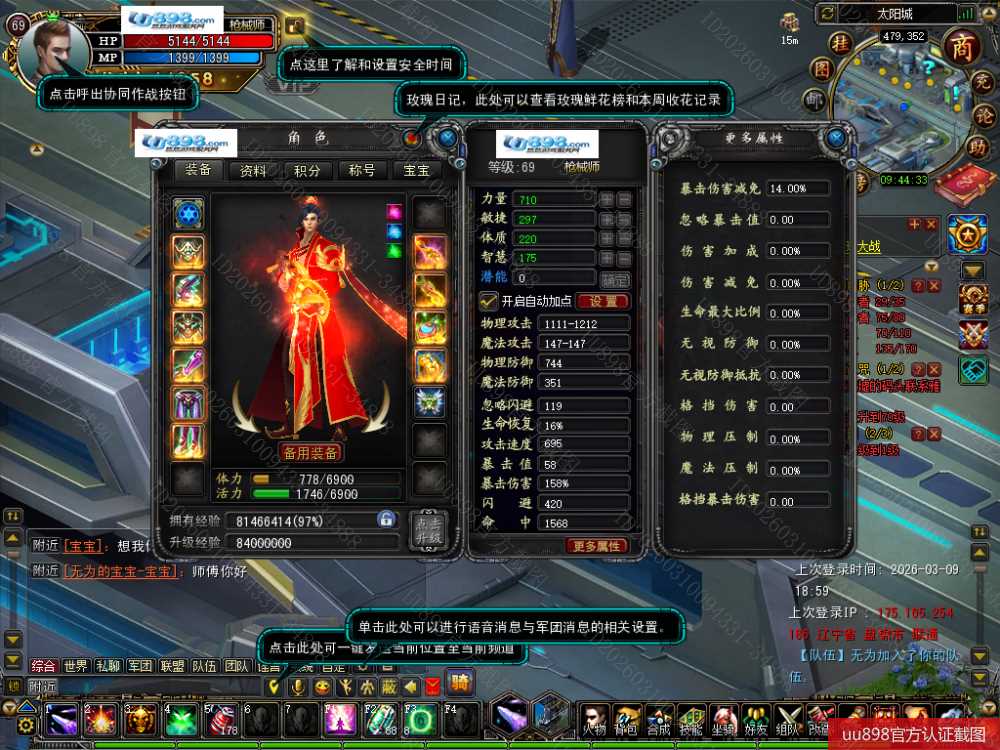Open the 技能 skills menu icon

pyautogui.click(x=690, y=720)
